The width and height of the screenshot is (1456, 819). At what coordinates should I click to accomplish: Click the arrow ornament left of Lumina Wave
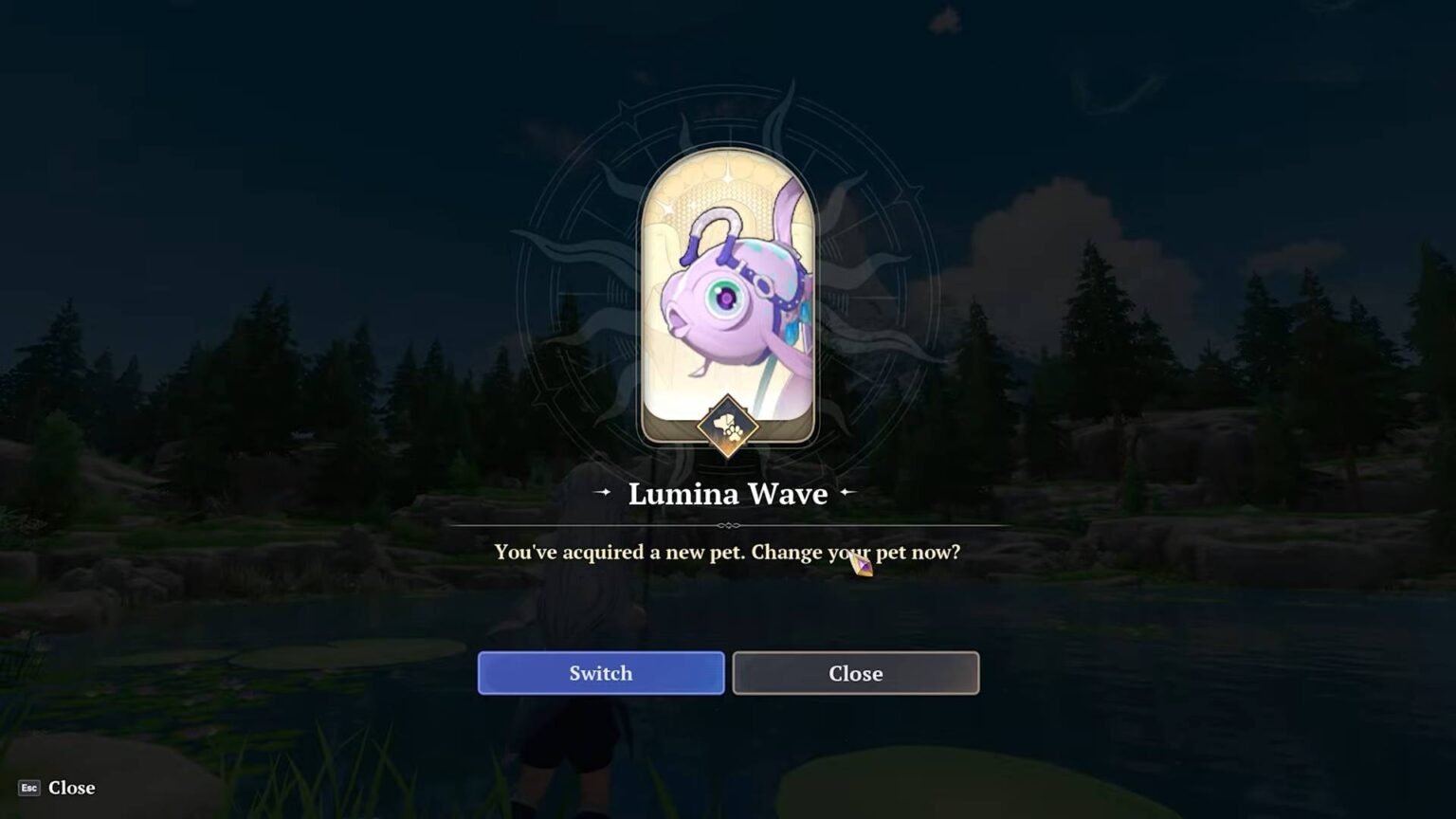(x=601, y=494)
